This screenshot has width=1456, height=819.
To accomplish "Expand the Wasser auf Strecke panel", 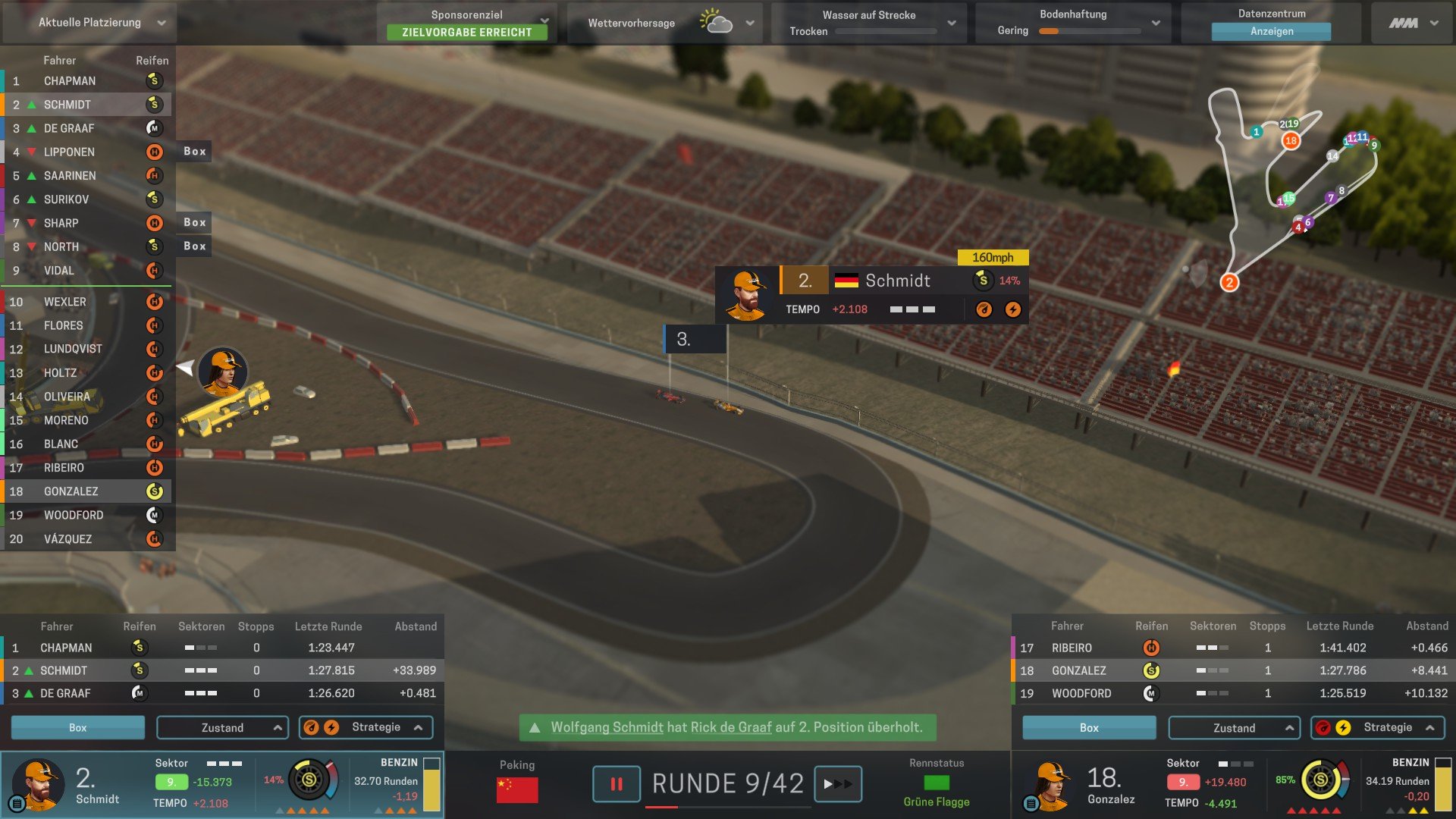I will pyautogui.click(x=952, y=23).
